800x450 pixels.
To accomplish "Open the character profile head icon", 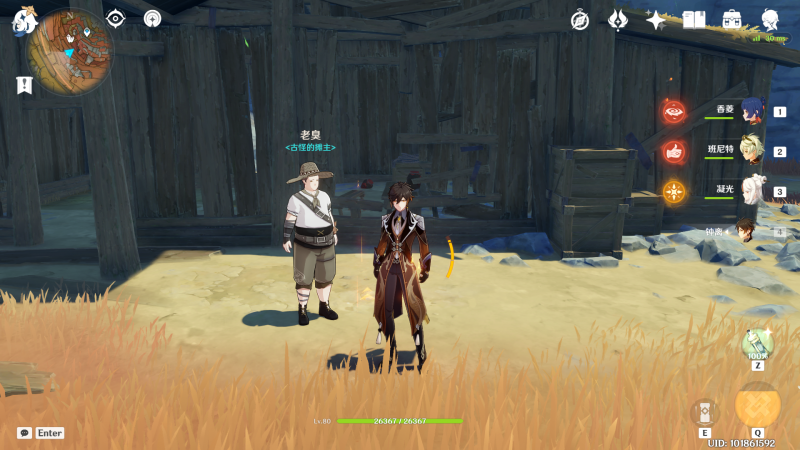I will pyautogui.click(x=770, y=20).
